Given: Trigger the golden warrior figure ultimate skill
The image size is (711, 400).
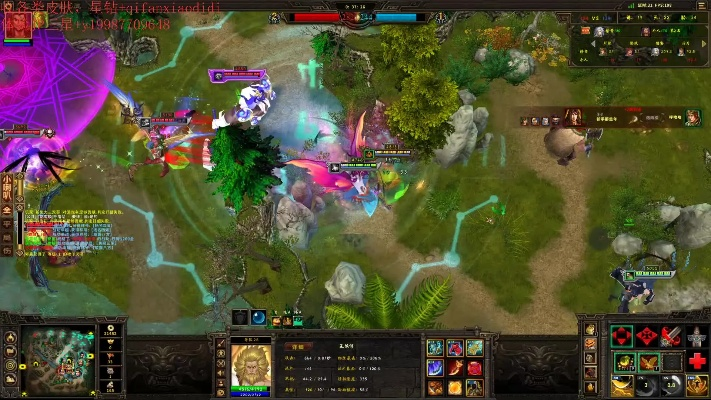Looking at the screenshot, I should point(697,385).
